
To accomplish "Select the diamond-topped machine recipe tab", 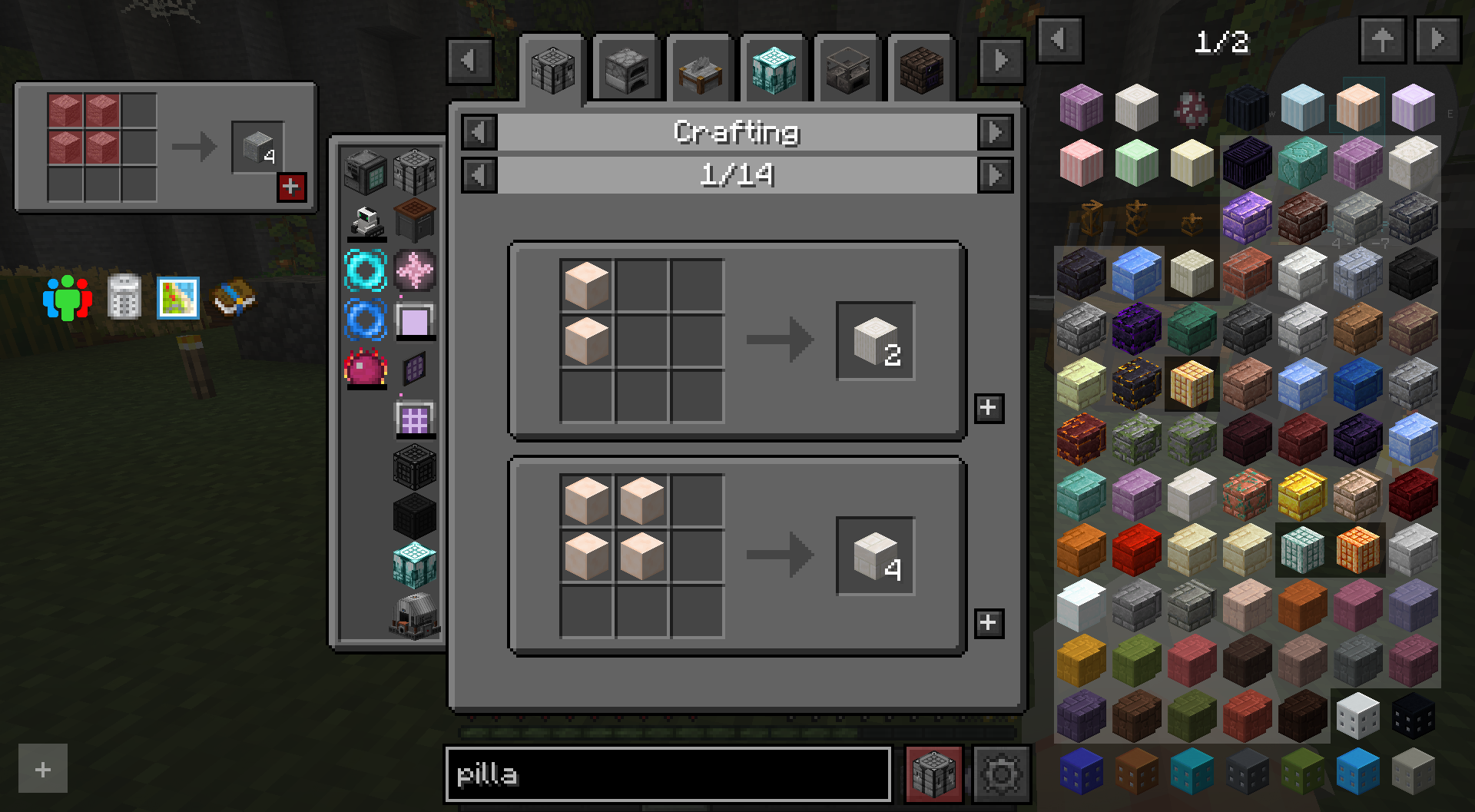I will pyautogui.click(x=773, y=69).
